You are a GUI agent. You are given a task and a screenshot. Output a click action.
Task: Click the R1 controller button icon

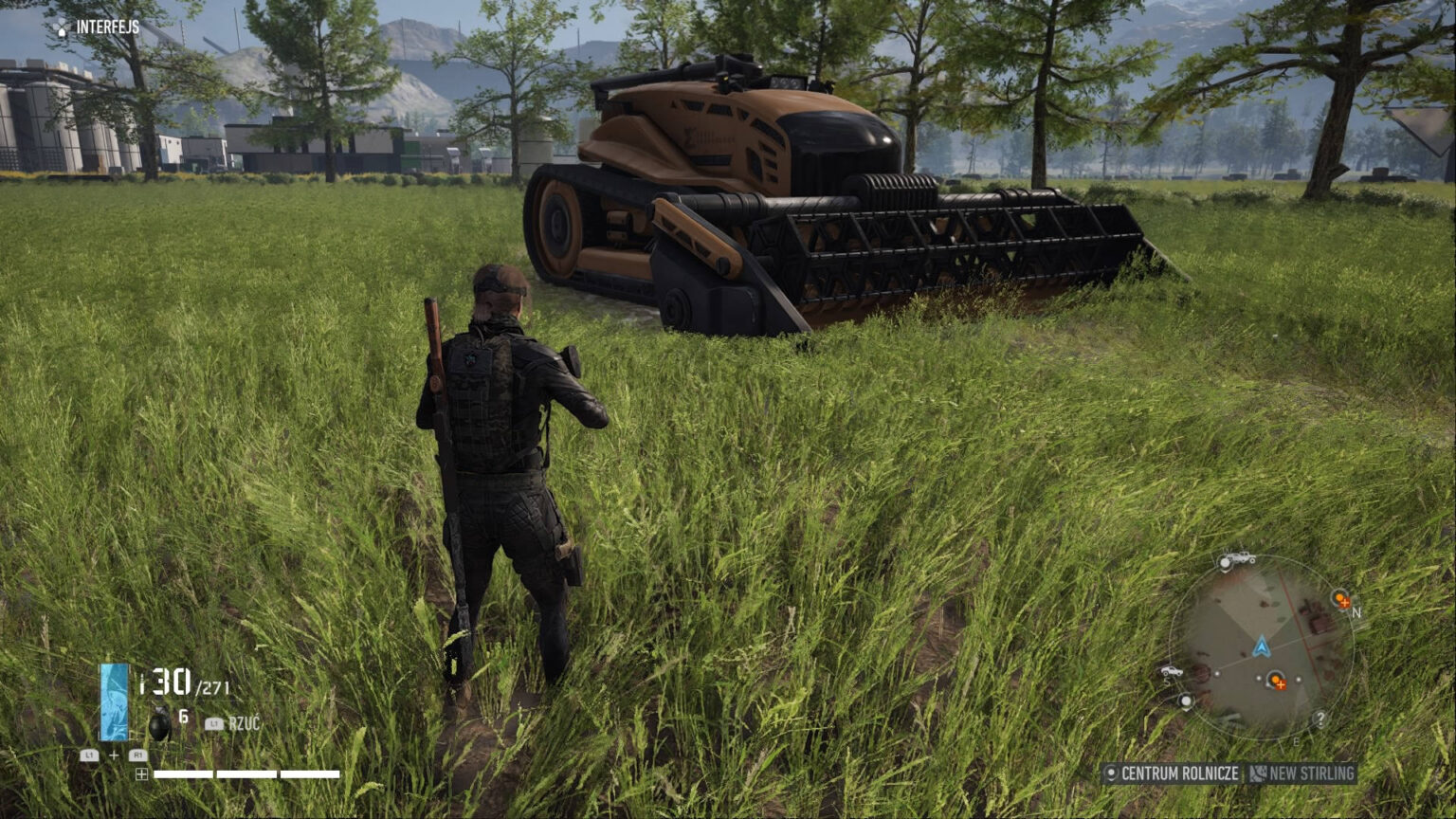139,755
